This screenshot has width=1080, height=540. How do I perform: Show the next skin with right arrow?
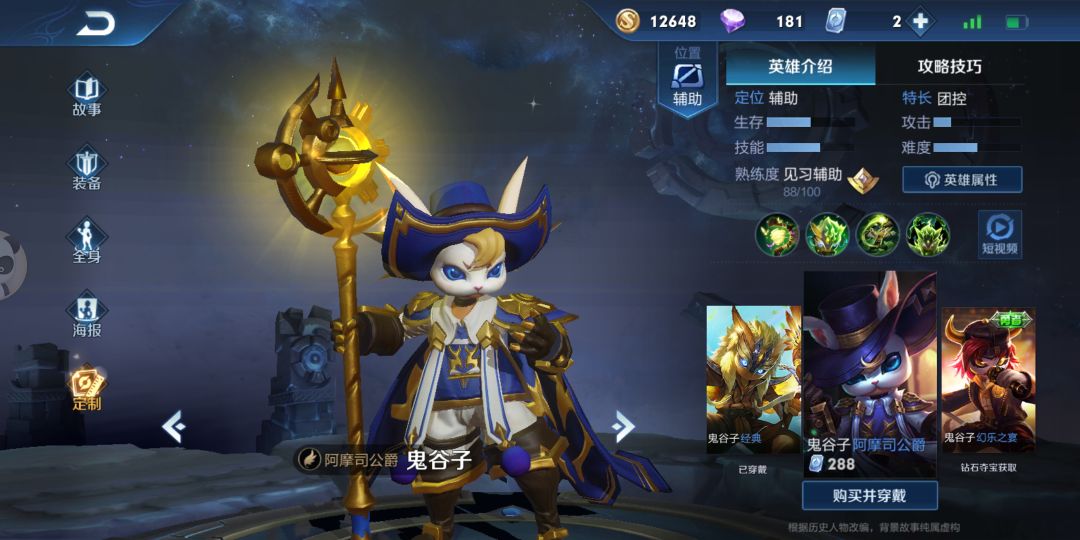click(624, 427)
